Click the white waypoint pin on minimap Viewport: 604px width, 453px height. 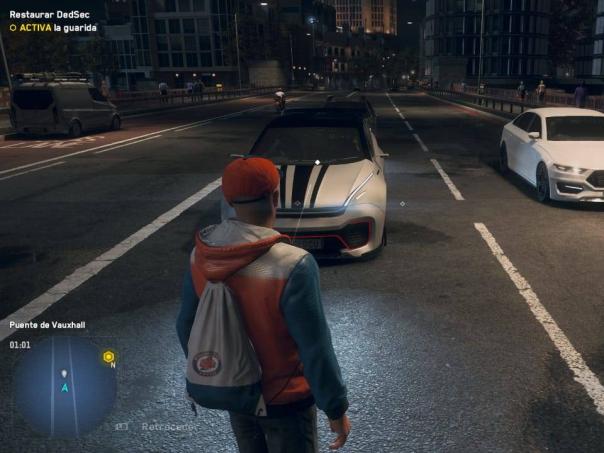pos(64,374)
